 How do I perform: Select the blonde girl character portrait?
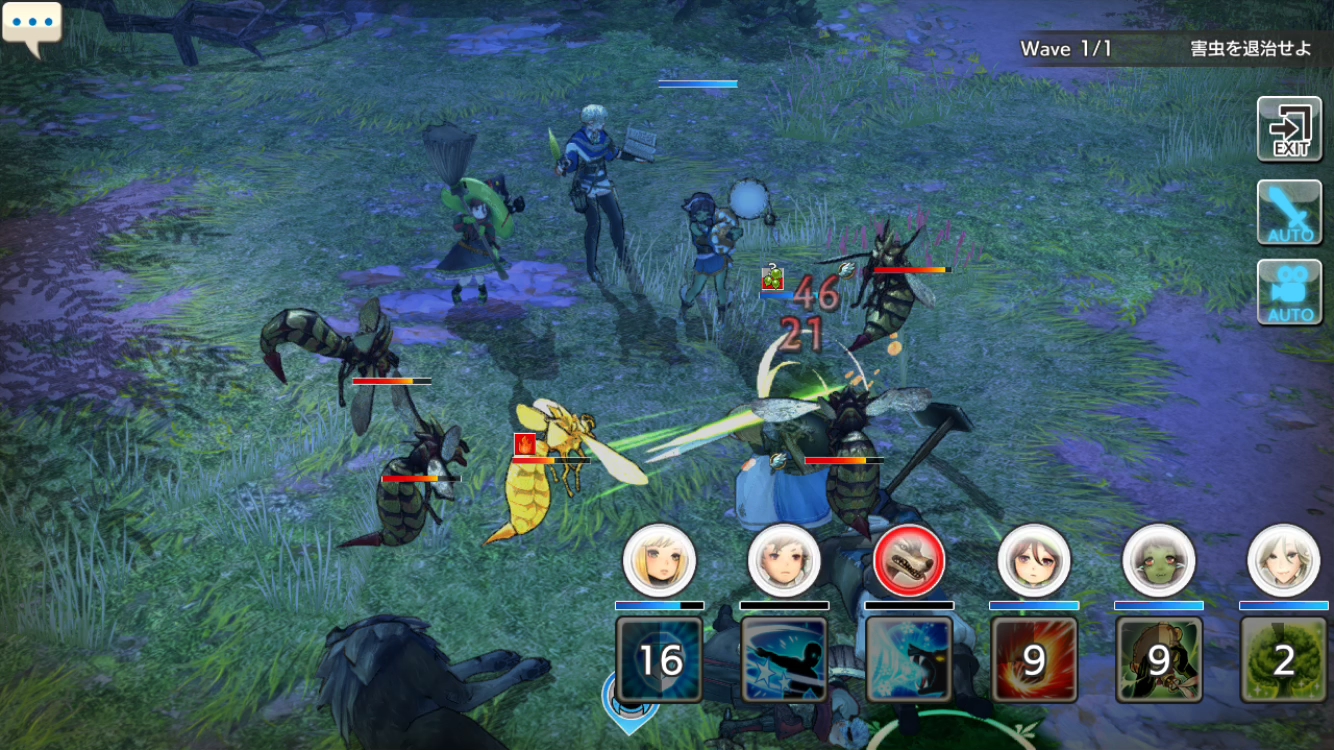pyautogui.click(x=659, y=560)
